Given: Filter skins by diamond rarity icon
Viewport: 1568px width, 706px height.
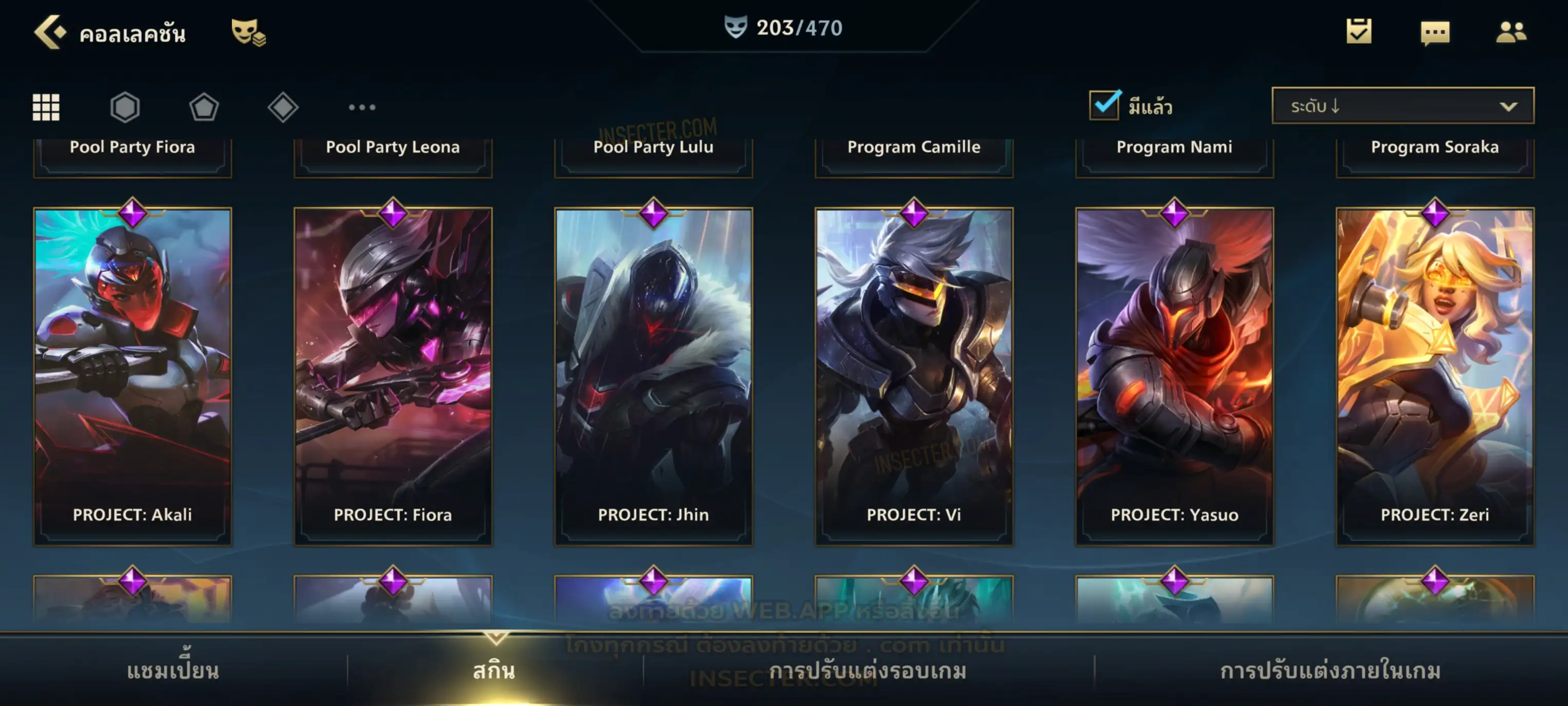Looking at the screenshot, I should point(283,107).
